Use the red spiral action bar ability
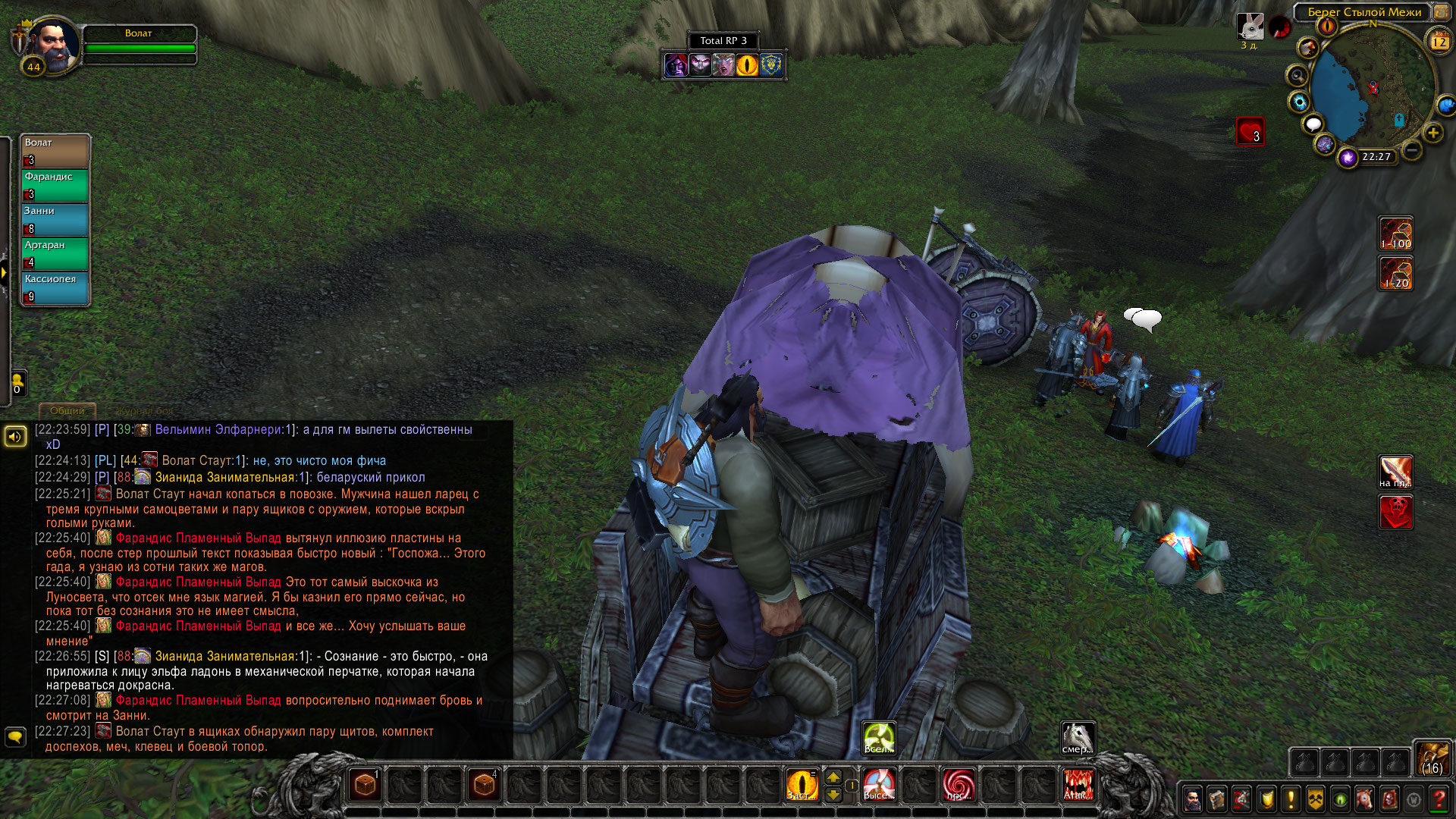1456x819 pixels. (959, 784)
